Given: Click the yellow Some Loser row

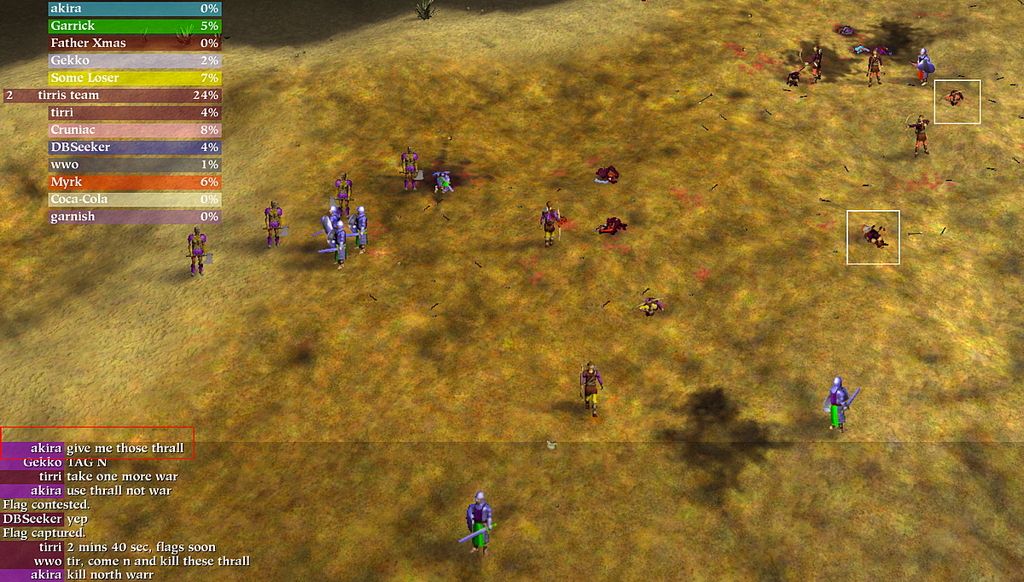Looking at the screenshot, I should 135,78.
